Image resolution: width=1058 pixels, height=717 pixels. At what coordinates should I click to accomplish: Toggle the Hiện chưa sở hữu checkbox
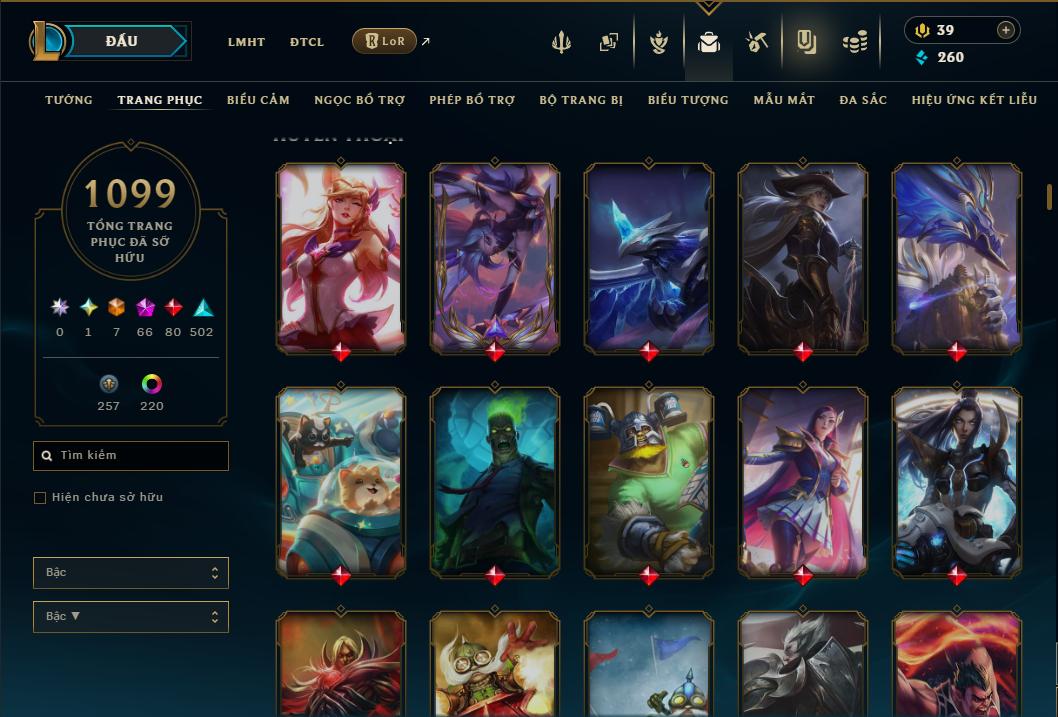[x=40, y=498]
